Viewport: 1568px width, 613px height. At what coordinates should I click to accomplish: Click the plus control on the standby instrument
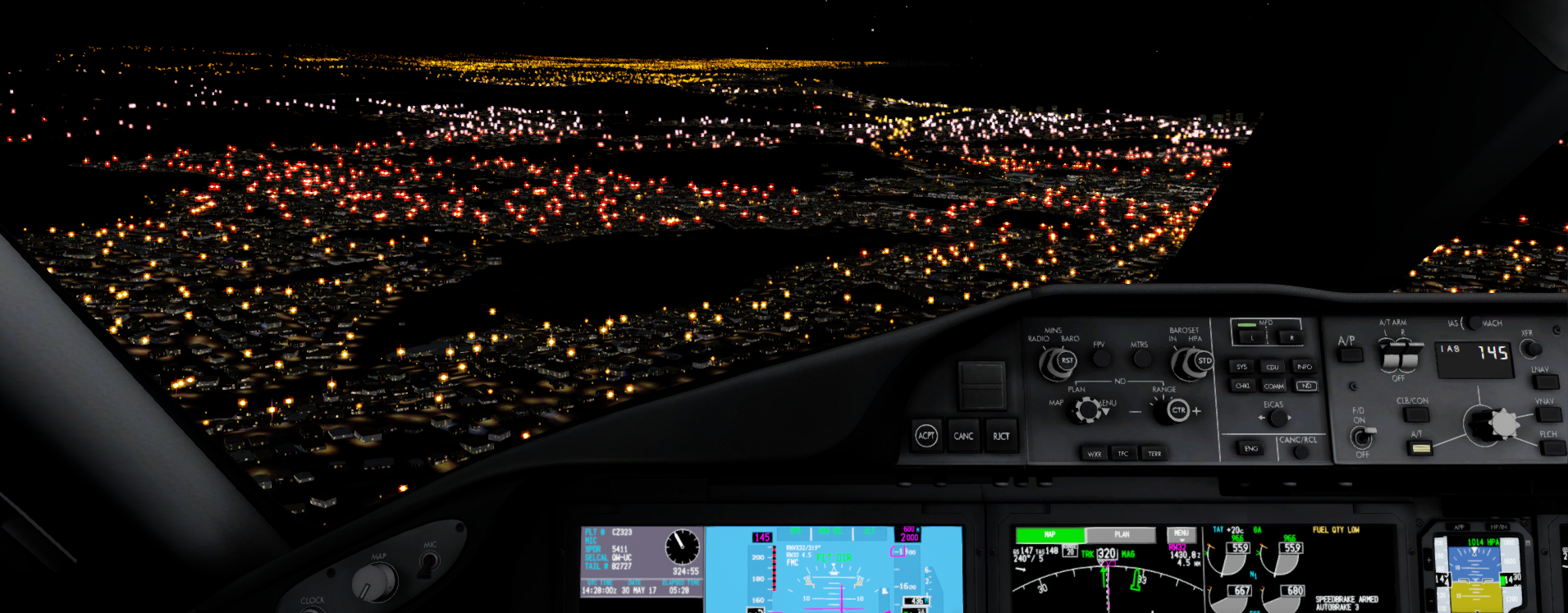1429,560
